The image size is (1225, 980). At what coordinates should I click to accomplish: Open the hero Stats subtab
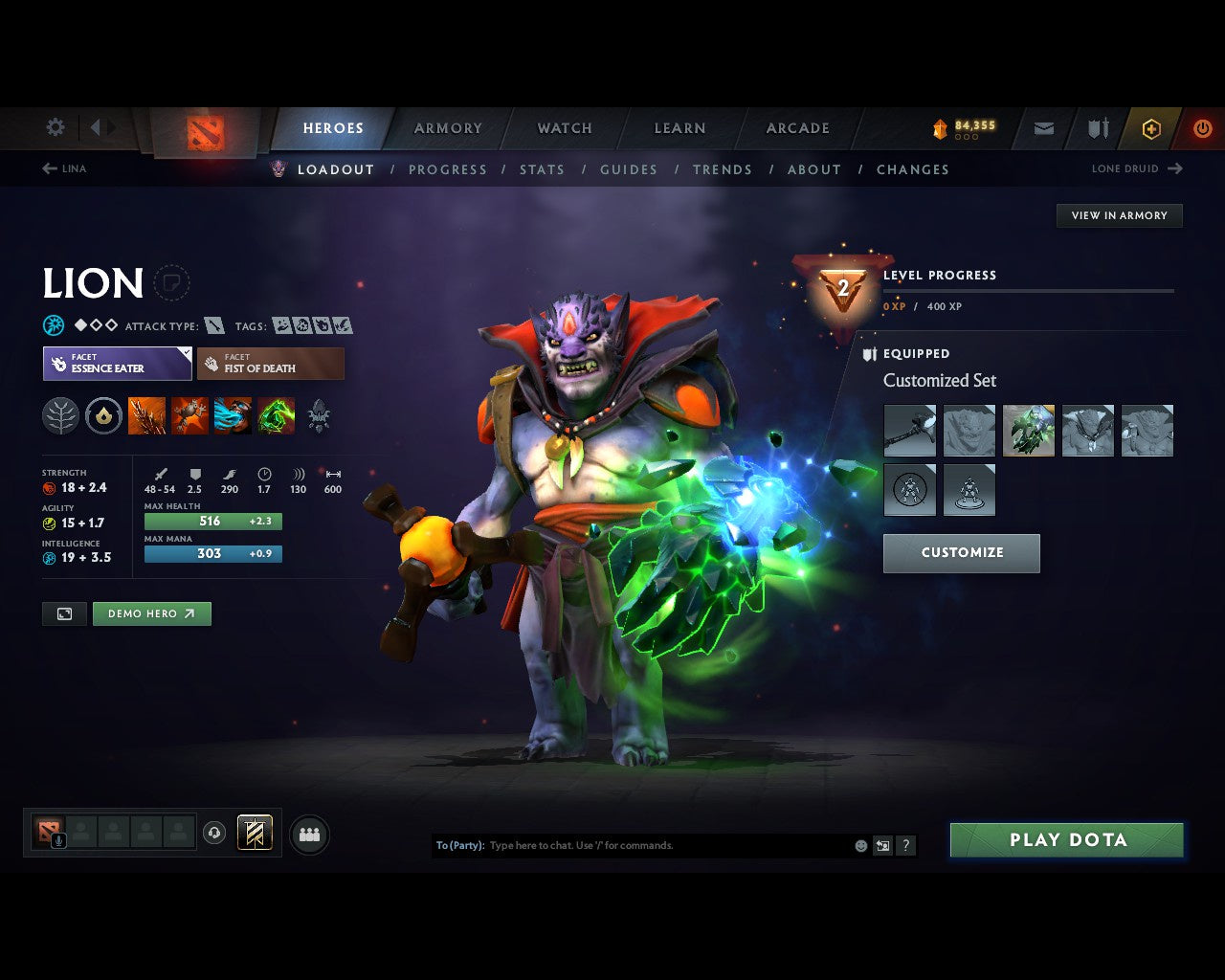[542, 169]
